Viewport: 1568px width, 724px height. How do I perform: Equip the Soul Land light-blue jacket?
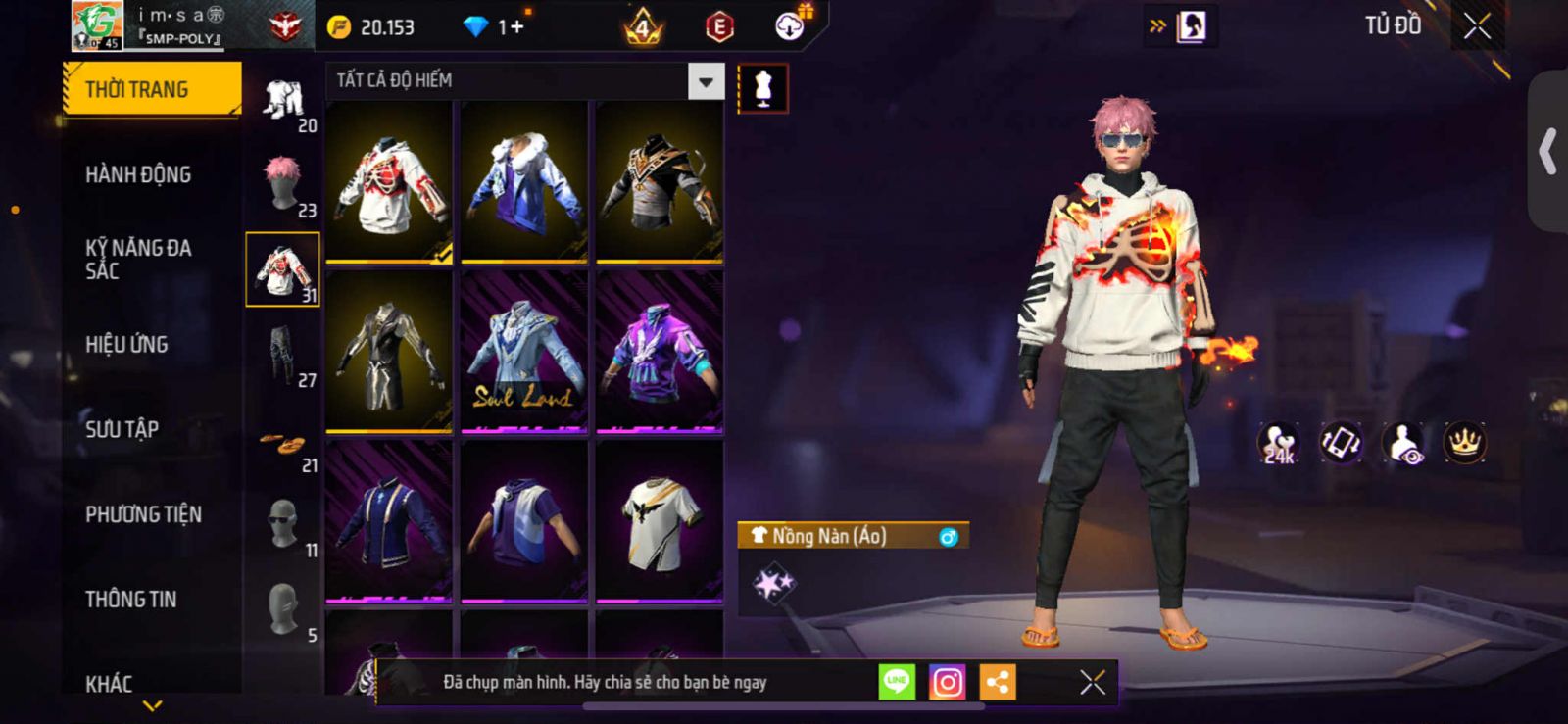coord(524,353)
